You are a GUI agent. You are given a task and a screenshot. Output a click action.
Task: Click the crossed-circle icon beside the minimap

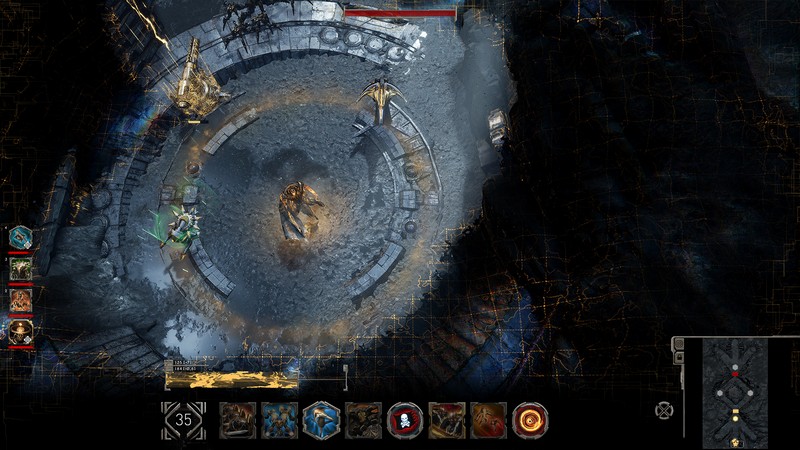coord(663,409)
